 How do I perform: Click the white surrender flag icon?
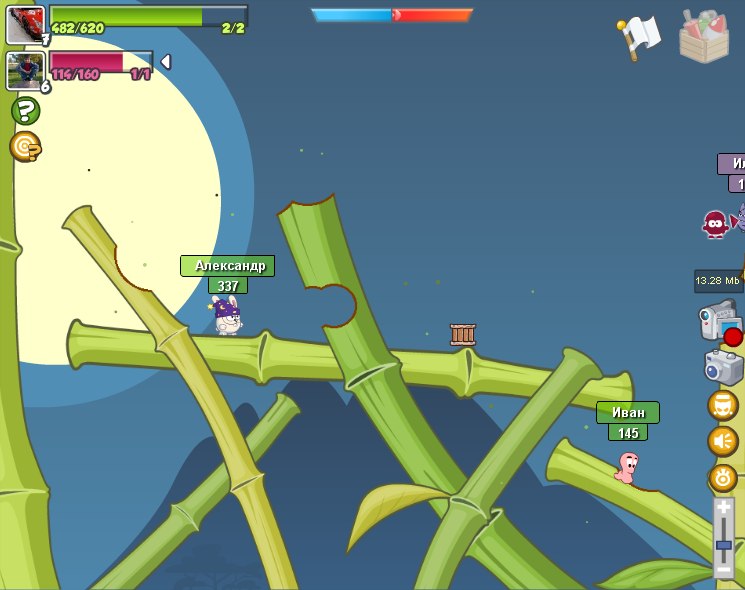click(640, 37)
